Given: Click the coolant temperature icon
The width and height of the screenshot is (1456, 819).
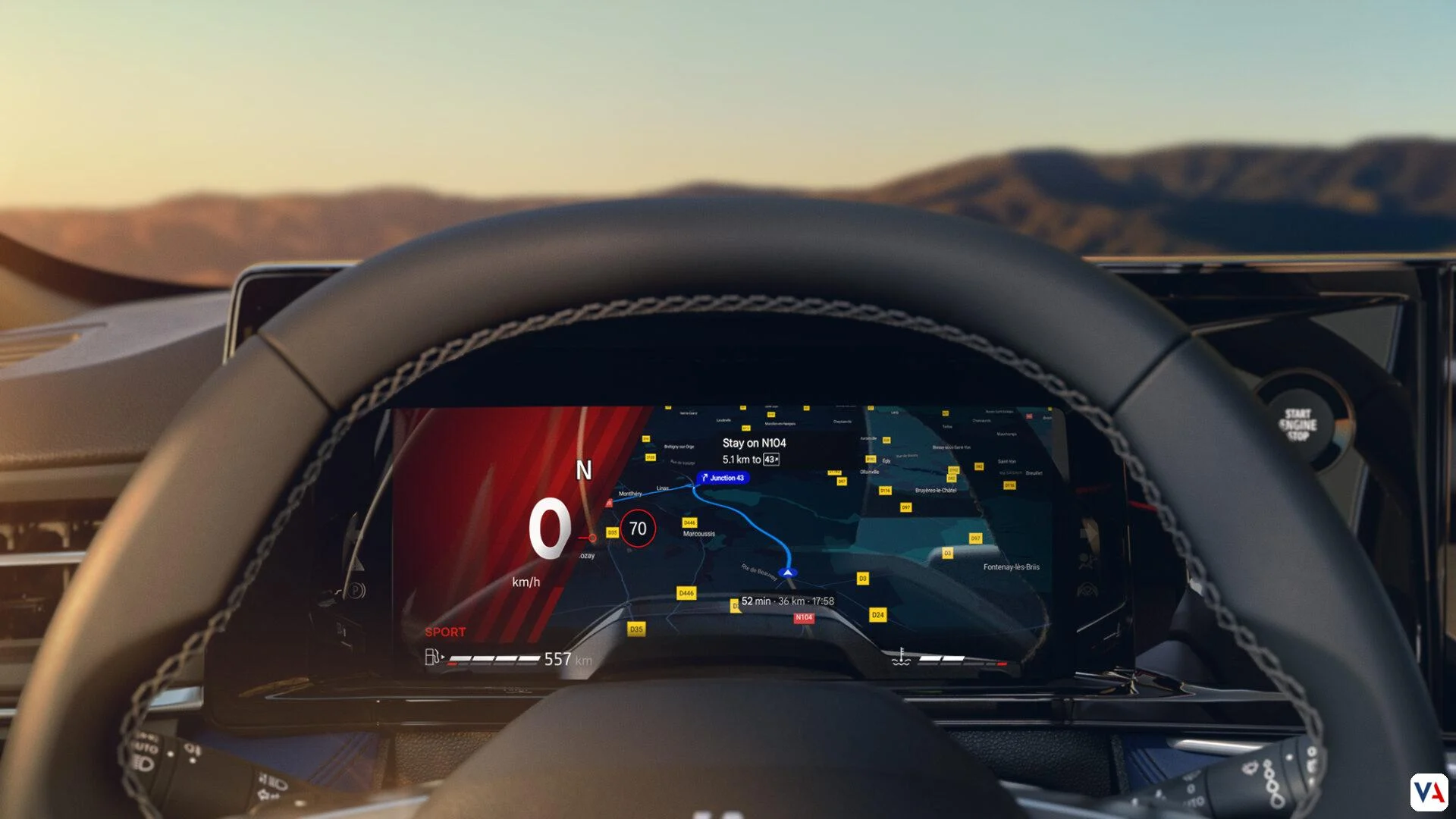Looking at the screenshot, I should (901, 657).
